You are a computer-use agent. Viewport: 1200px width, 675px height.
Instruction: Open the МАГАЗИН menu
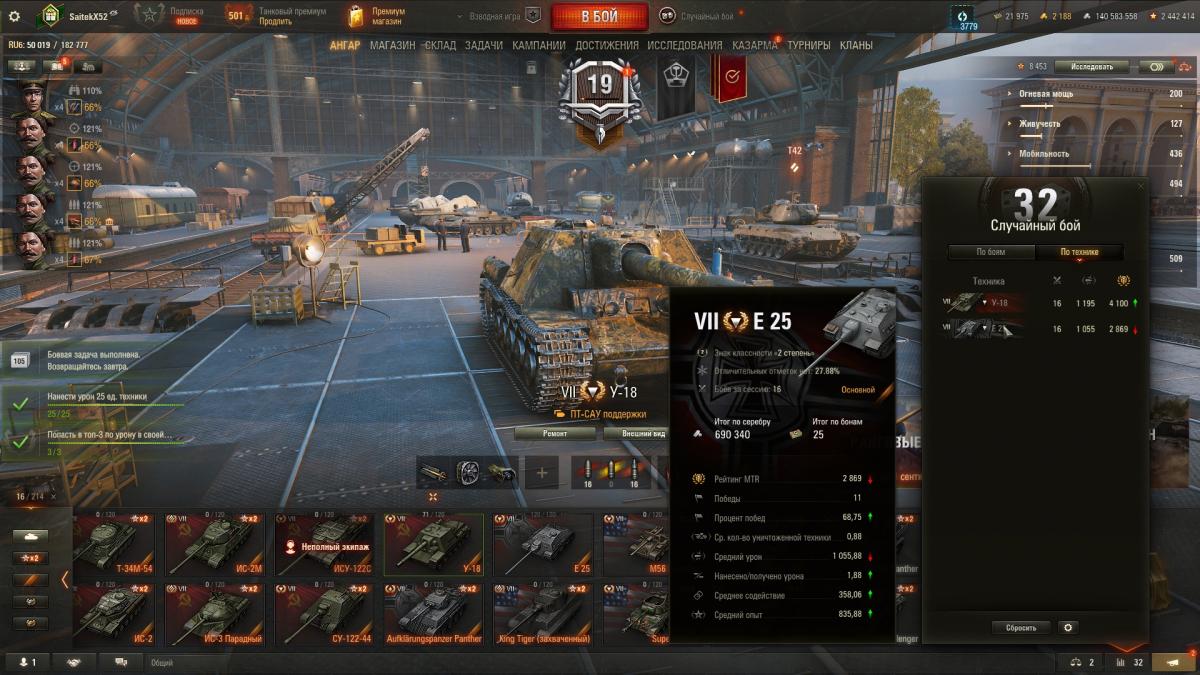(x=392, y=45)
